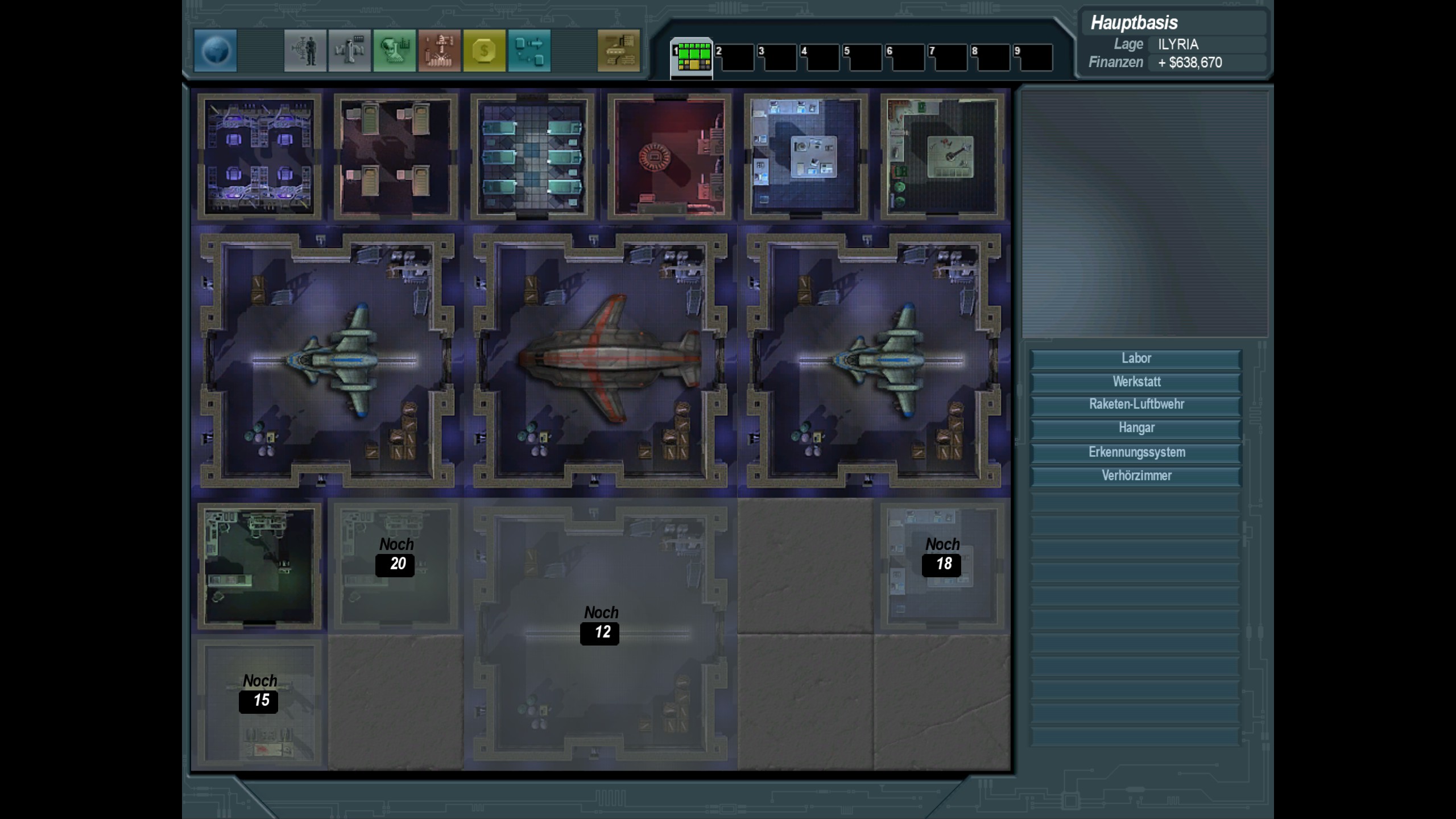
Task: Open the alien research screen
Action: pos(394,51)
